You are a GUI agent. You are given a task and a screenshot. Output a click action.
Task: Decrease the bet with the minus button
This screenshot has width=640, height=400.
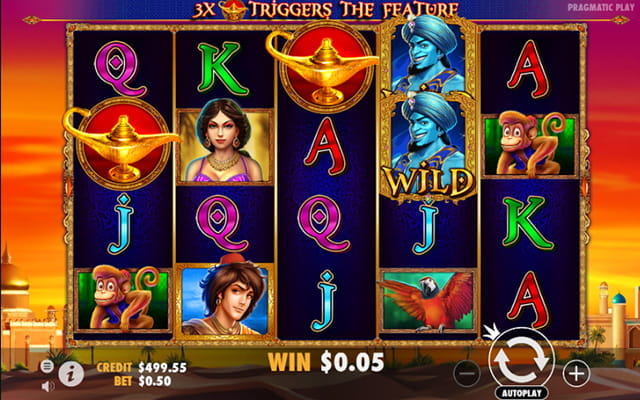(x=466, y=373)
